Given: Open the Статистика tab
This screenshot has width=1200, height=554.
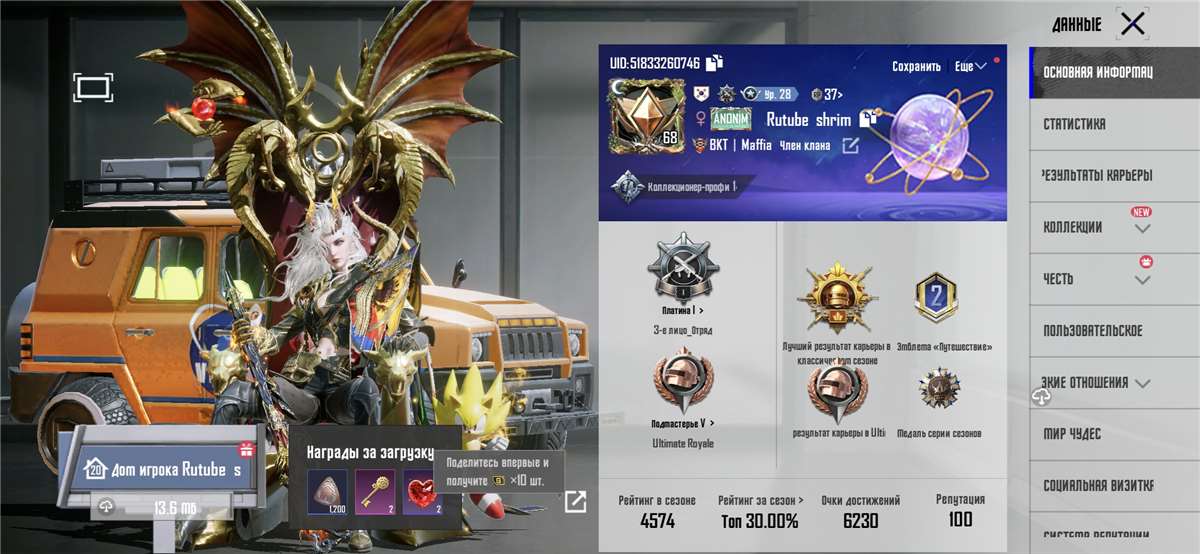Looking at the screenshot, I should click(1074, 125).
